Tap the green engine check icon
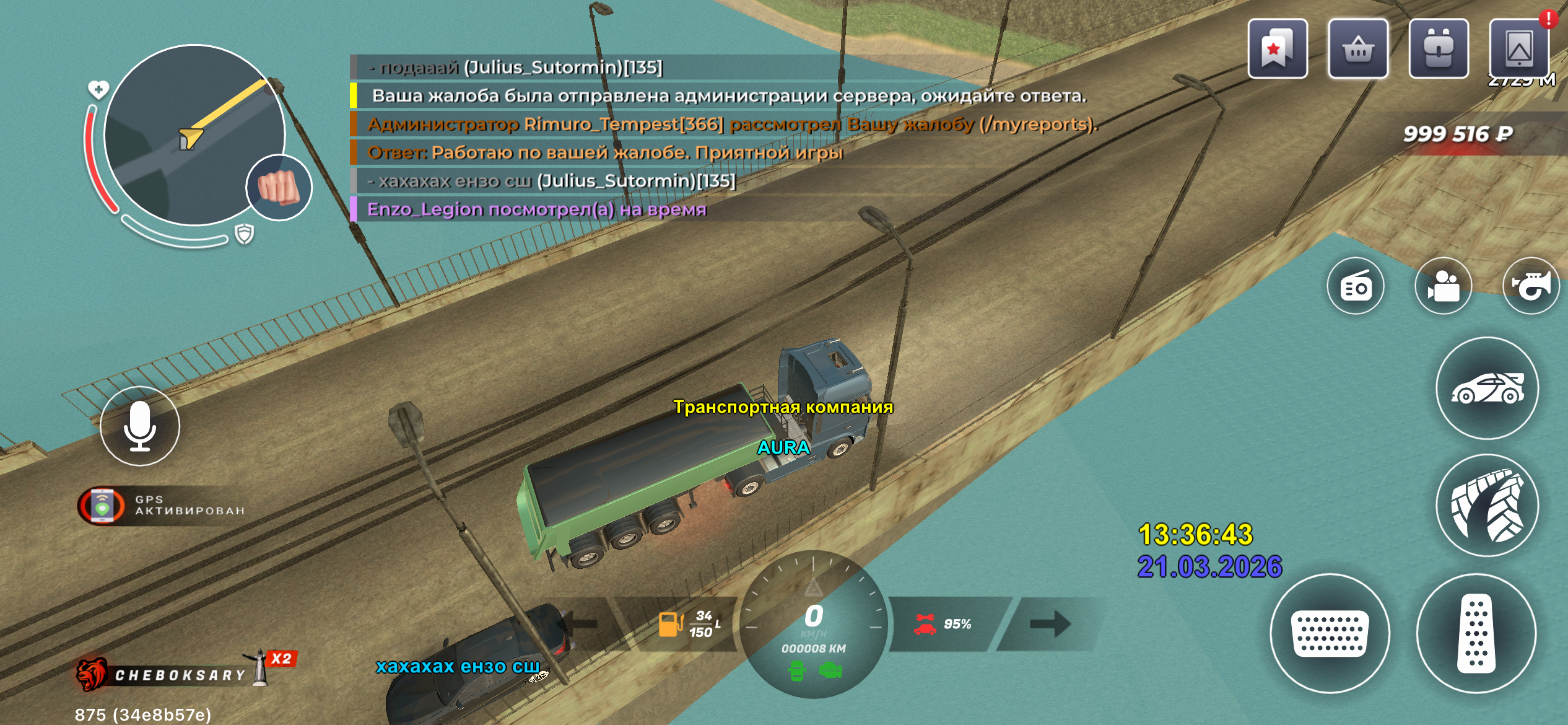 830,670
